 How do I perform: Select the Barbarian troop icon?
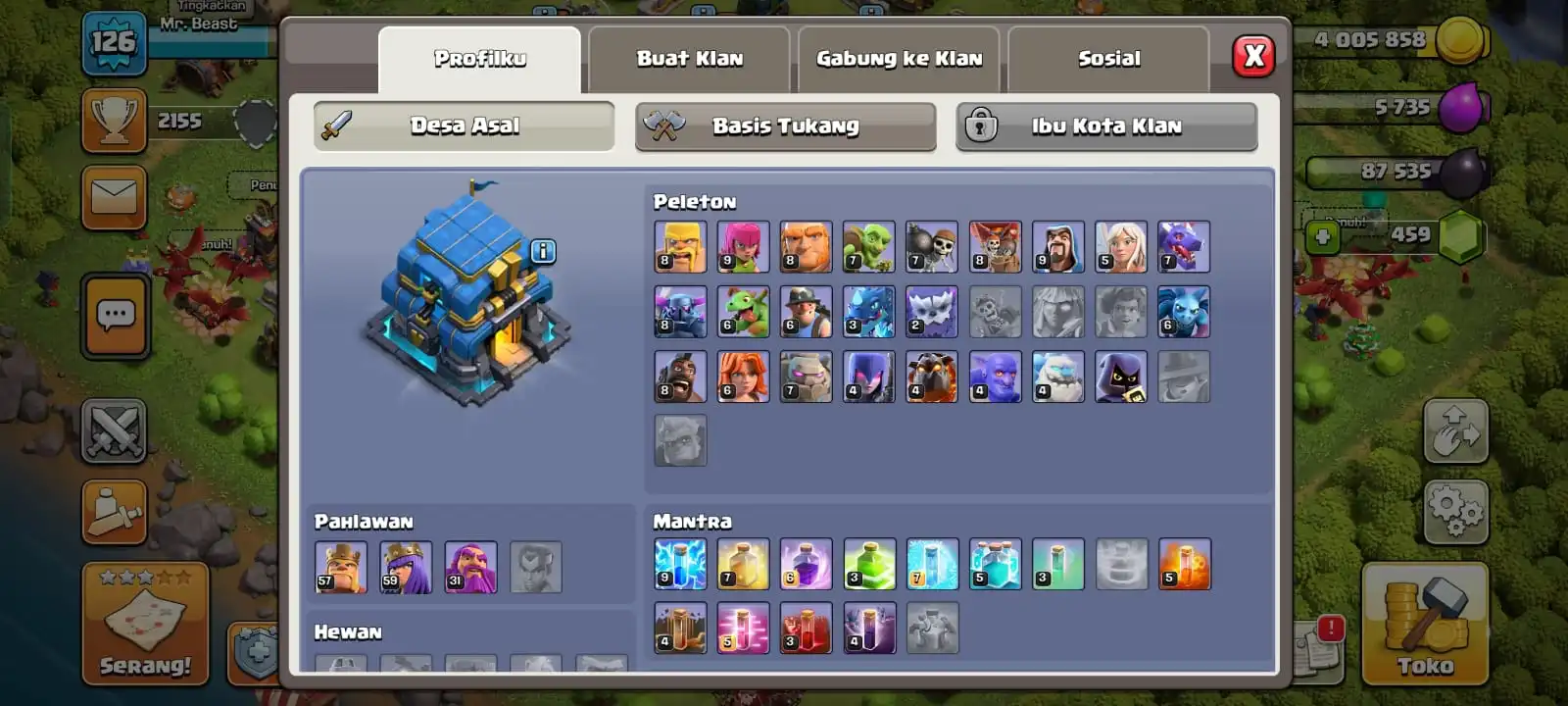click(x=680, y=246)
